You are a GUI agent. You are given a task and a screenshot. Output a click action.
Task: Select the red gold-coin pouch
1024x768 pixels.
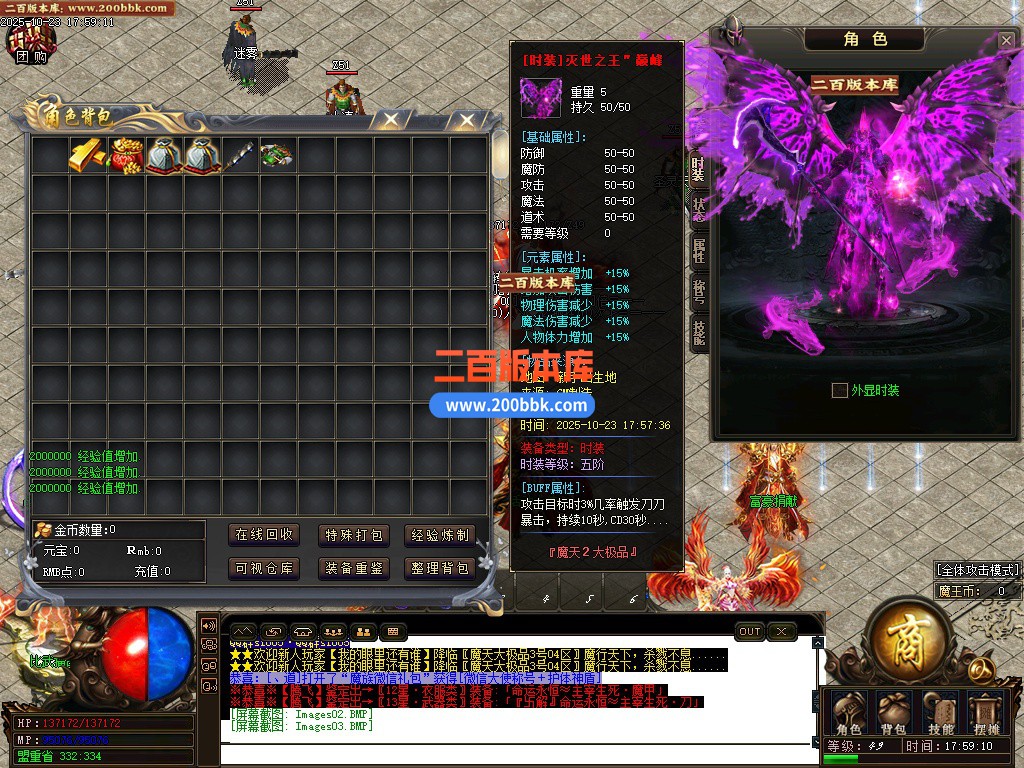click(x=126, y=155)
